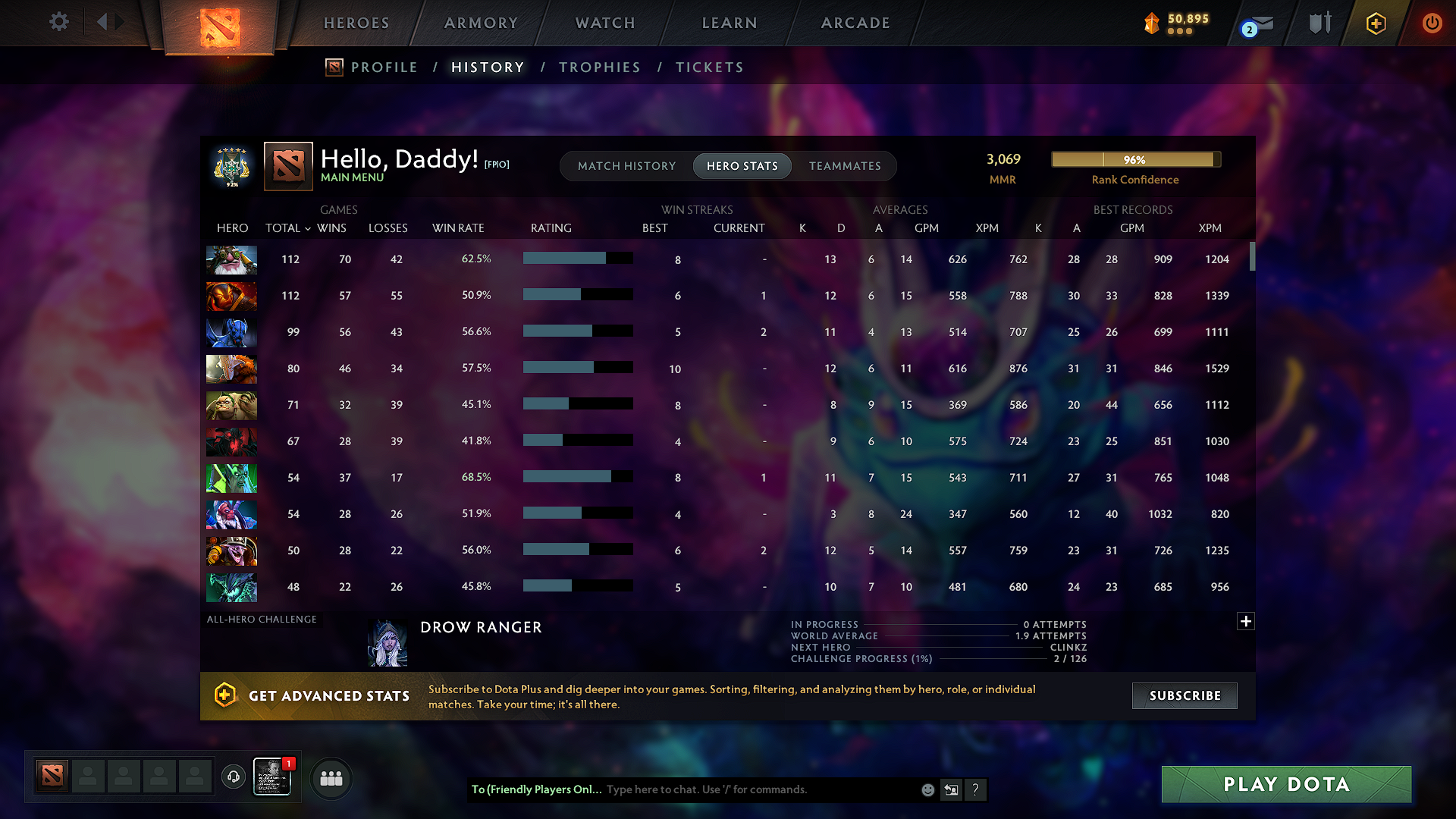The height and width of the screenshot is (819, 1456).
Task: Open the friends list icon
Action: tap(330, 778)
